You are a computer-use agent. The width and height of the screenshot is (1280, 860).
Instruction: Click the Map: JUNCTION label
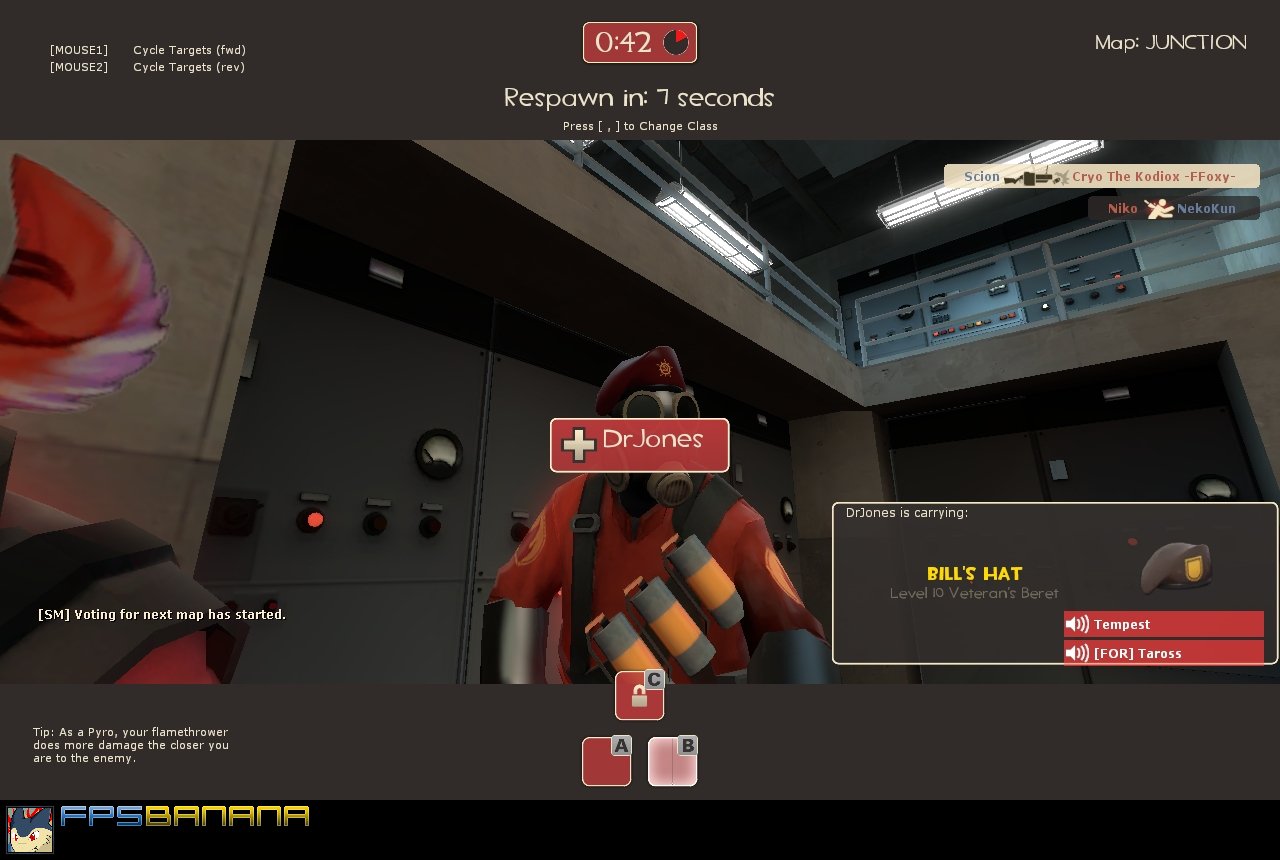[1168, 42]
